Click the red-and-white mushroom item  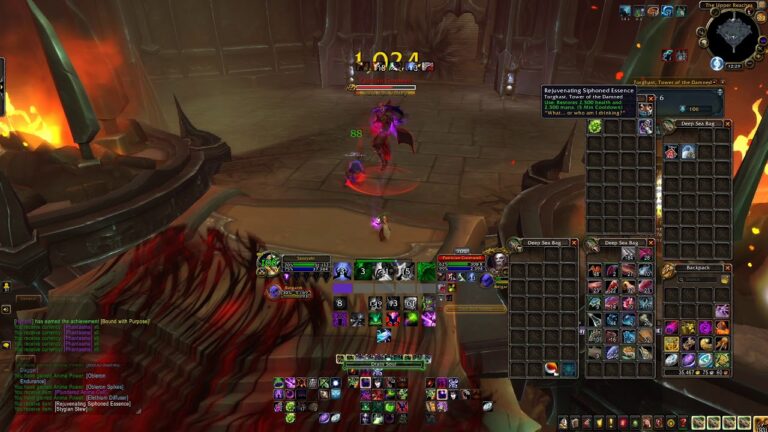click(x=549, y=369)
